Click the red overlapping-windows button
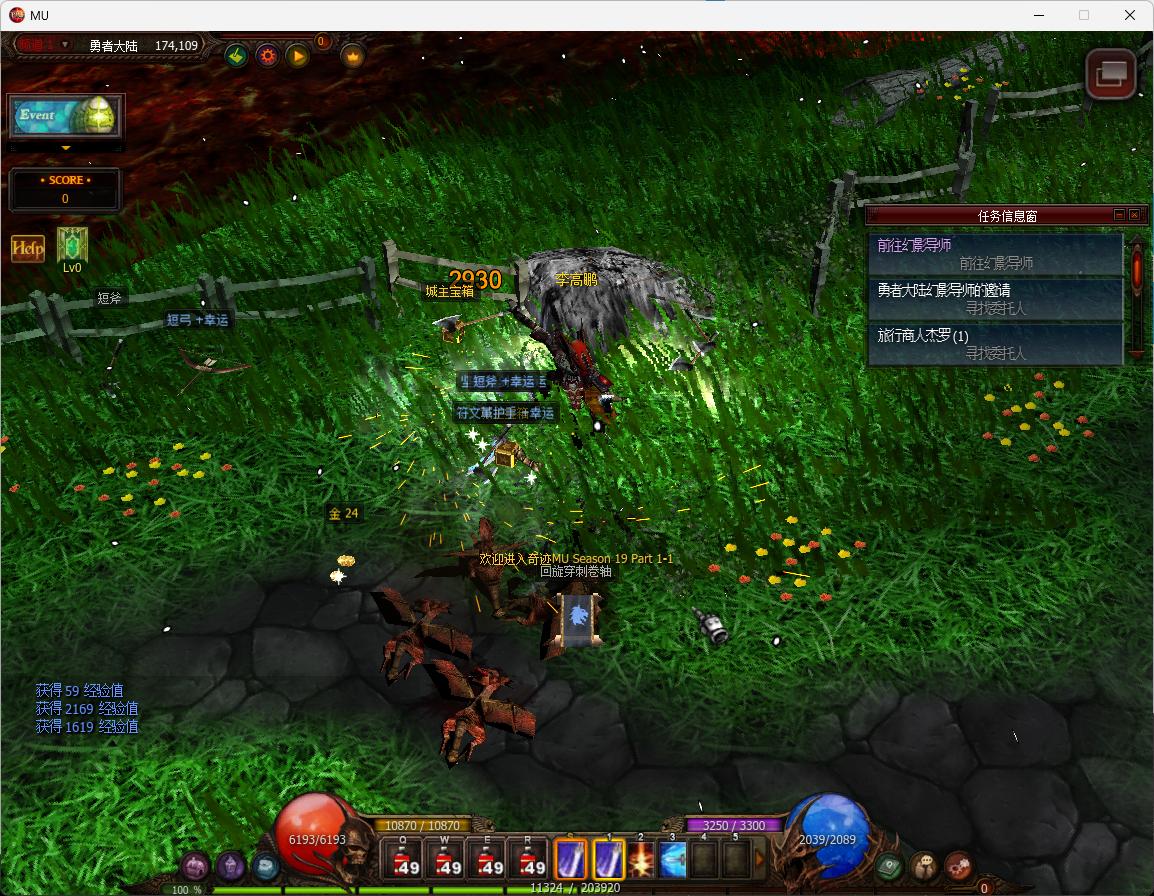The width and height of the screenshot is (1154, 896). click(1111, 74)
